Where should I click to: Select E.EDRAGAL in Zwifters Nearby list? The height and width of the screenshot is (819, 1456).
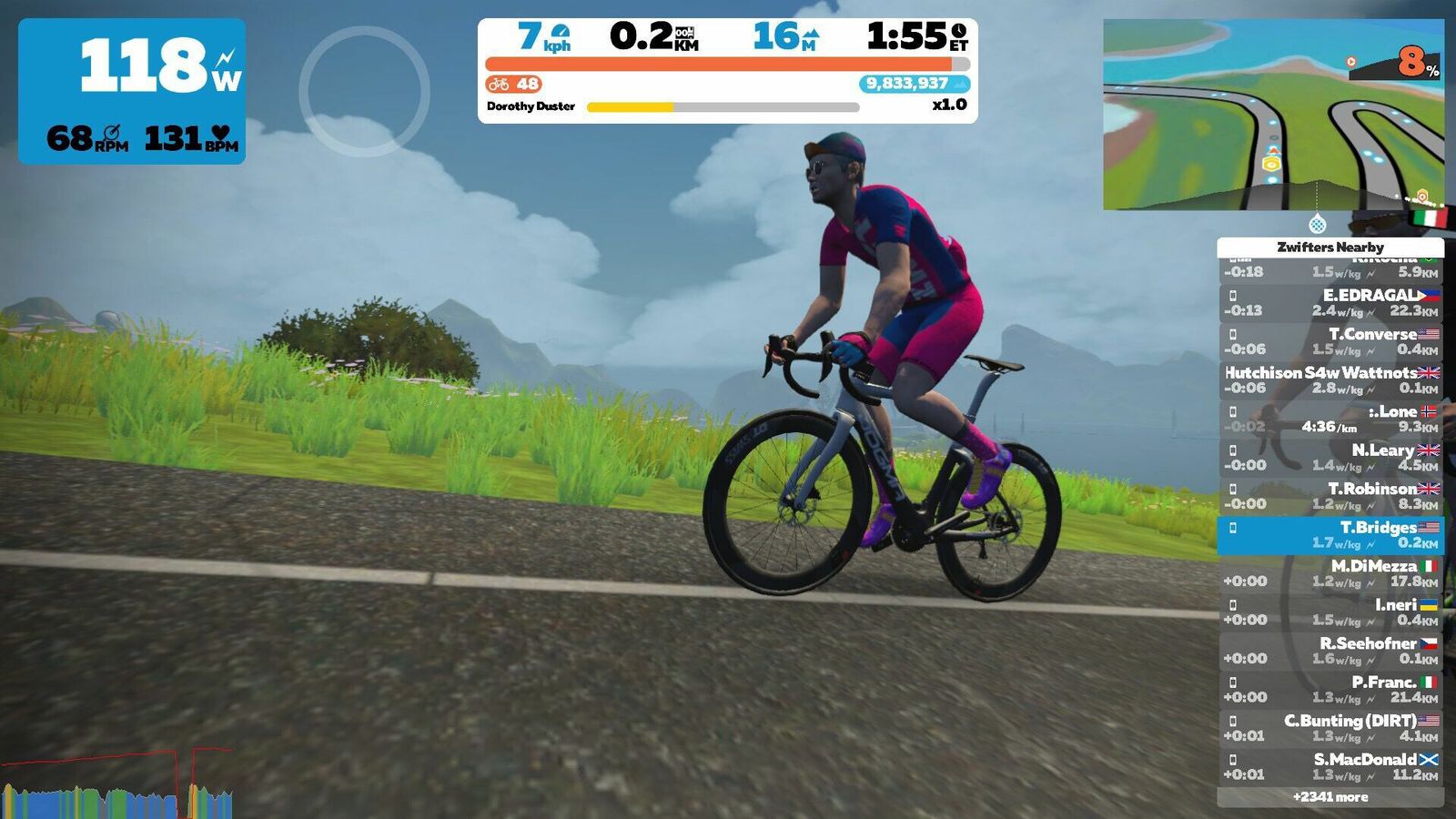(x=1330, y=303)
